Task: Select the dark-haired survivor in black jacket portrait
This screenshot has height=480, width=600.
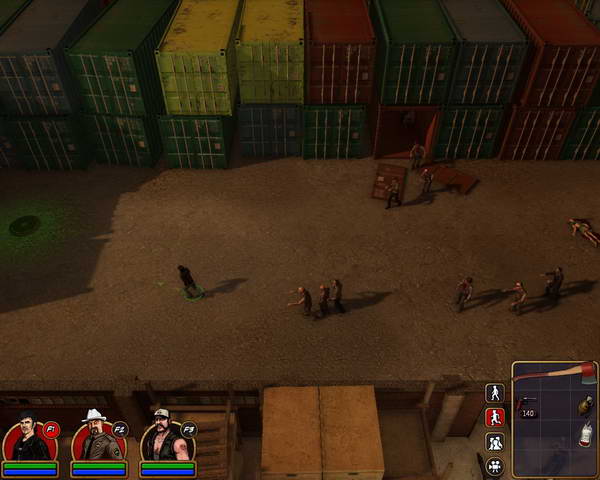Action: point(28,438)
